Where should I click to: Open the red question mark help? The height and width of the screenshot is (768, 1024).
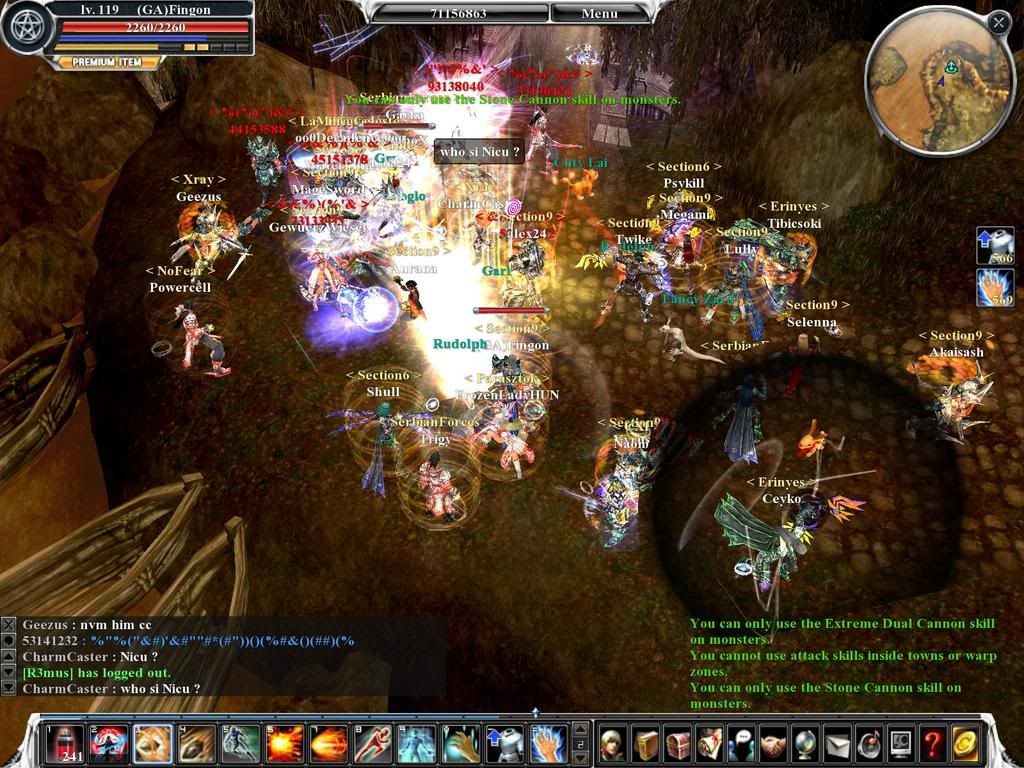tap(932, 743)
